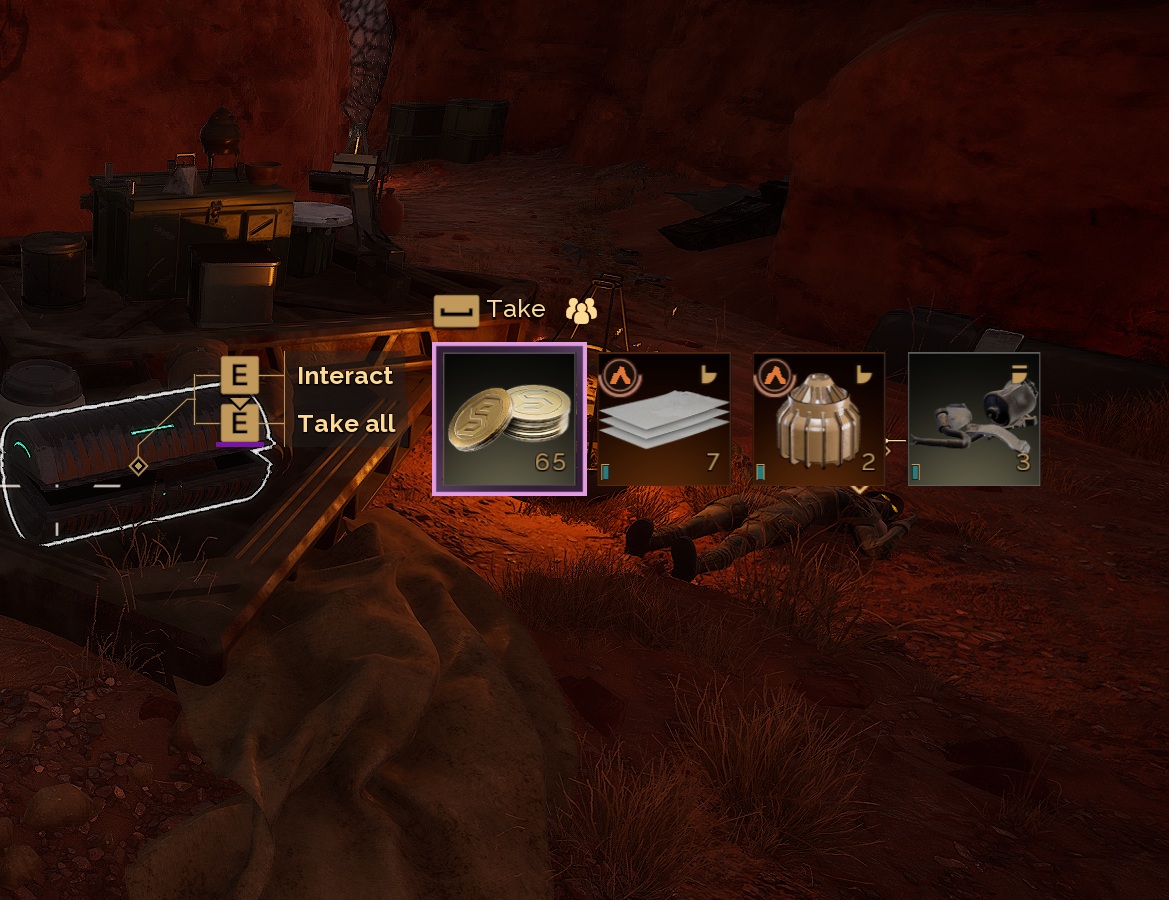Screen dimensions: 1169x900
Task: Click the group icon beside Take
Action: pos(581,310)
